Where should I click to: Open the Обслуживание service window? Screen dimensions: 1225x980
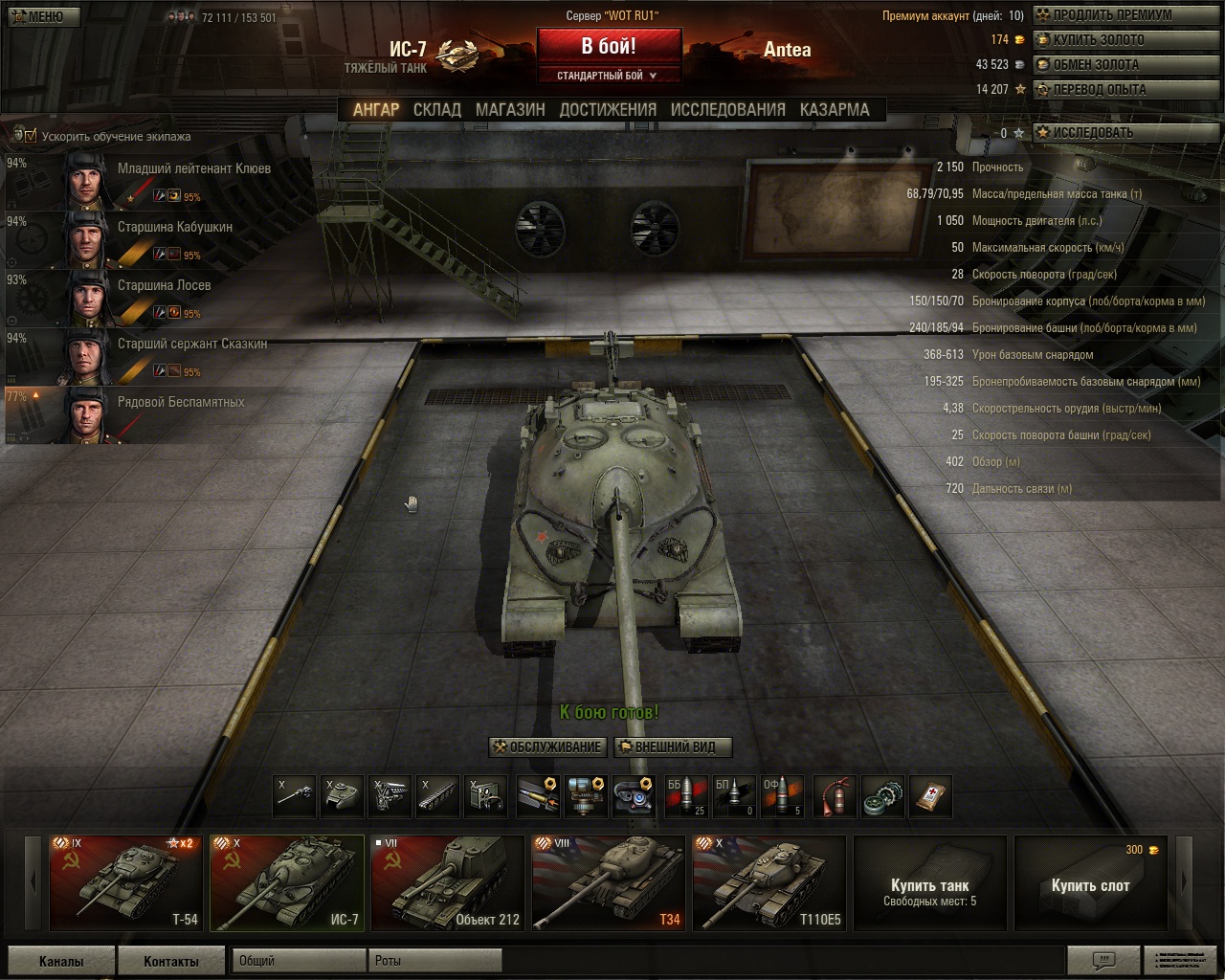click(x=547, y=747)
